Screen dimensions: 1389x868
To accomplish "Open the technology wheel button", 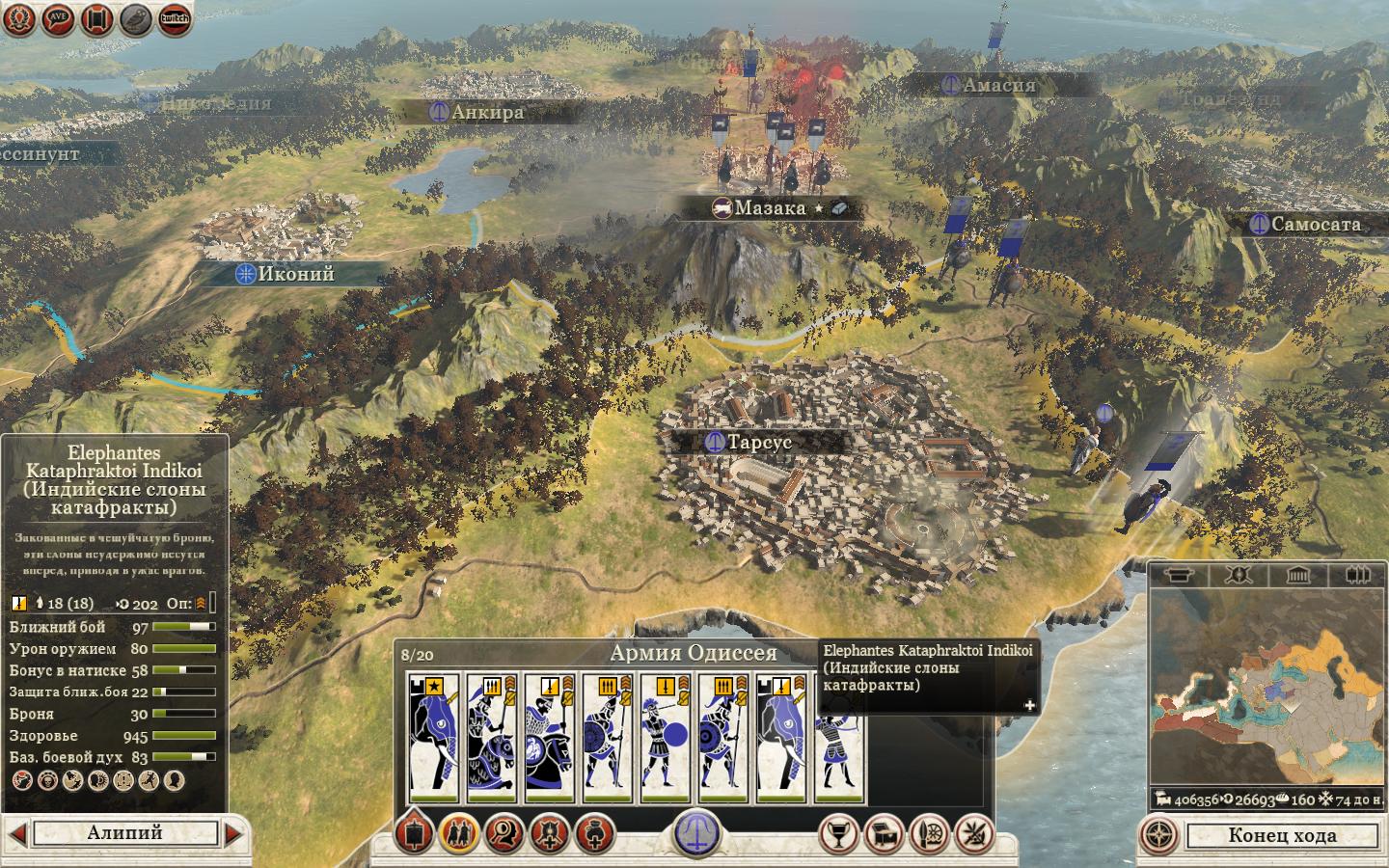I will [x=931, y=834].
